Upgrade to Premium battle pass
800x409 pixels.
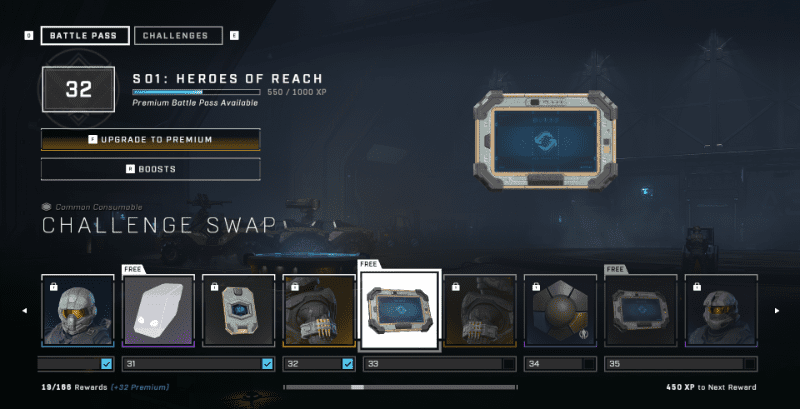coord(151,139)
